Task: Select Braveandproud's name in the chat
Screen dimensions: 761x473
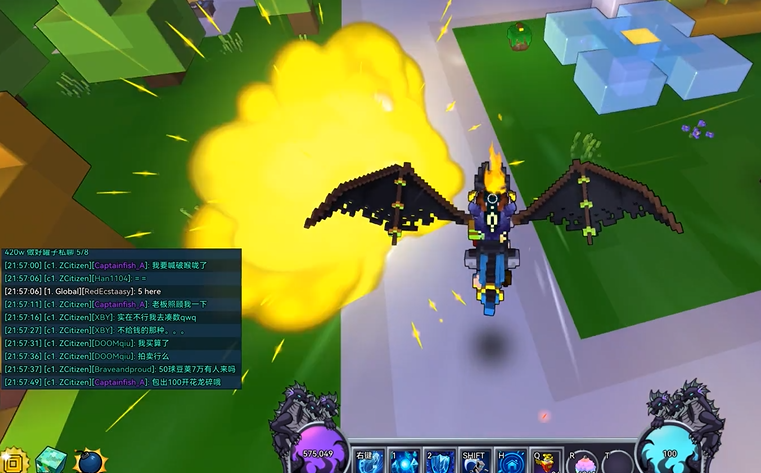Action: (123, 369)
